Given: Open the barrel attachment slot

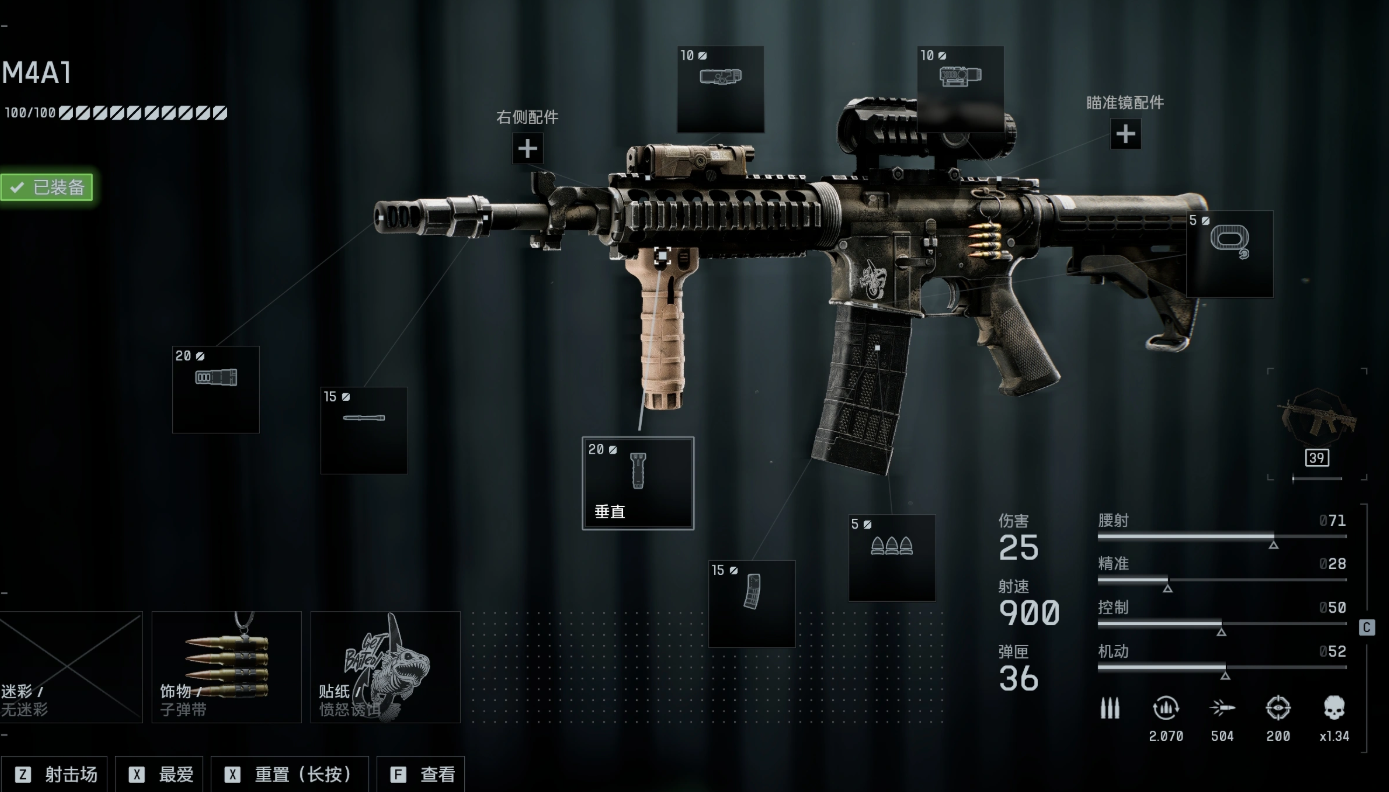Looking at the screenshot, I should [363, 430].
